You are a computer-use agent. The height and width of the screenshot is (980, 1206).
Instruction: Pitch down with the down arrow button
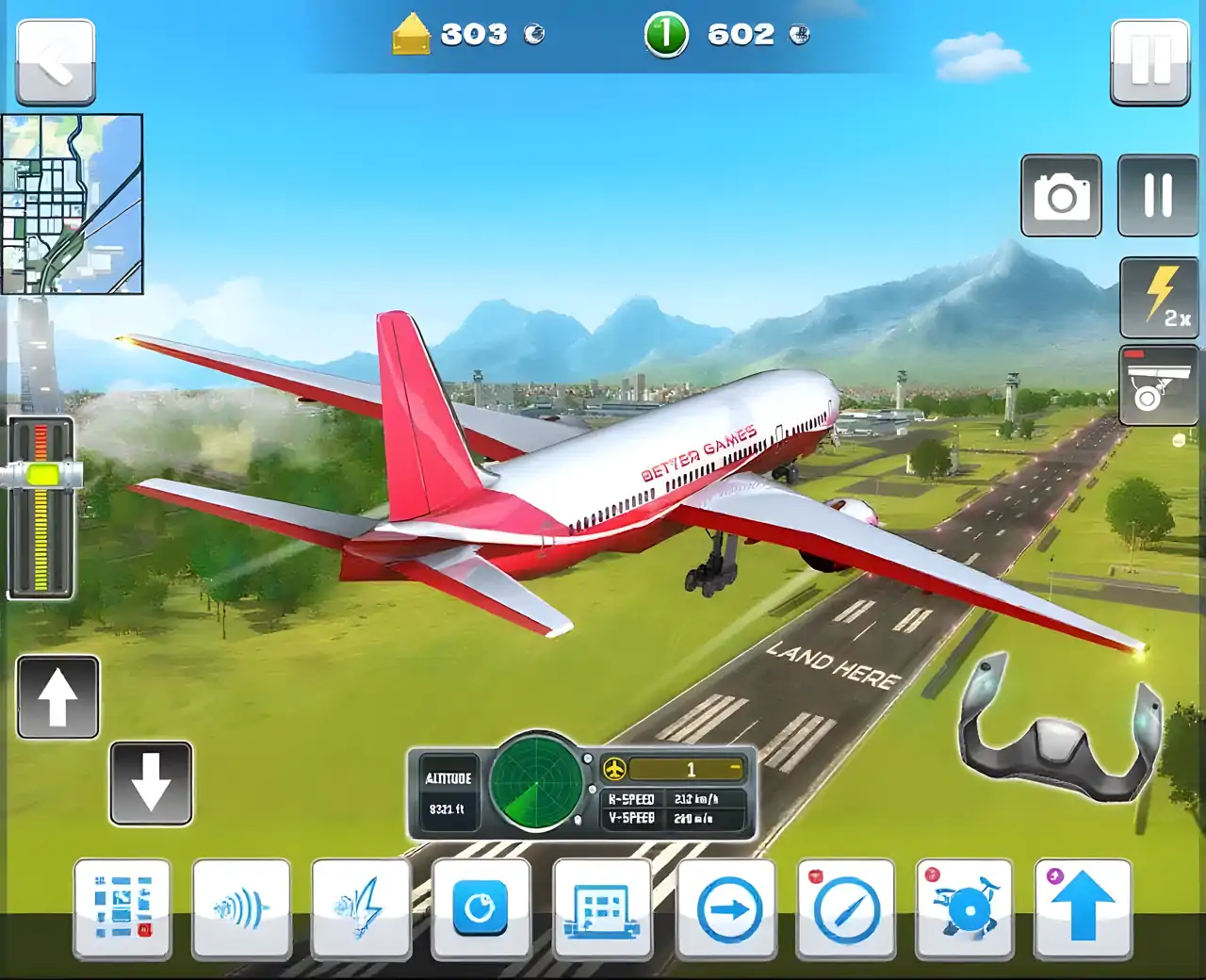(151, 783)
